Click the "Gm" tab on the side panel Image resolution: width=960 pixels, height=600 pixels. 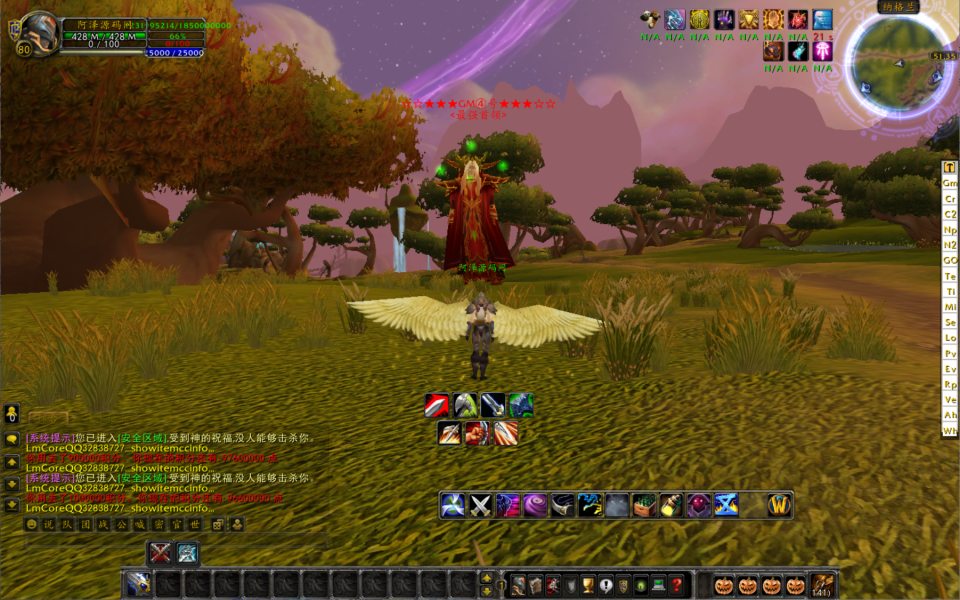tap(950, 183)
